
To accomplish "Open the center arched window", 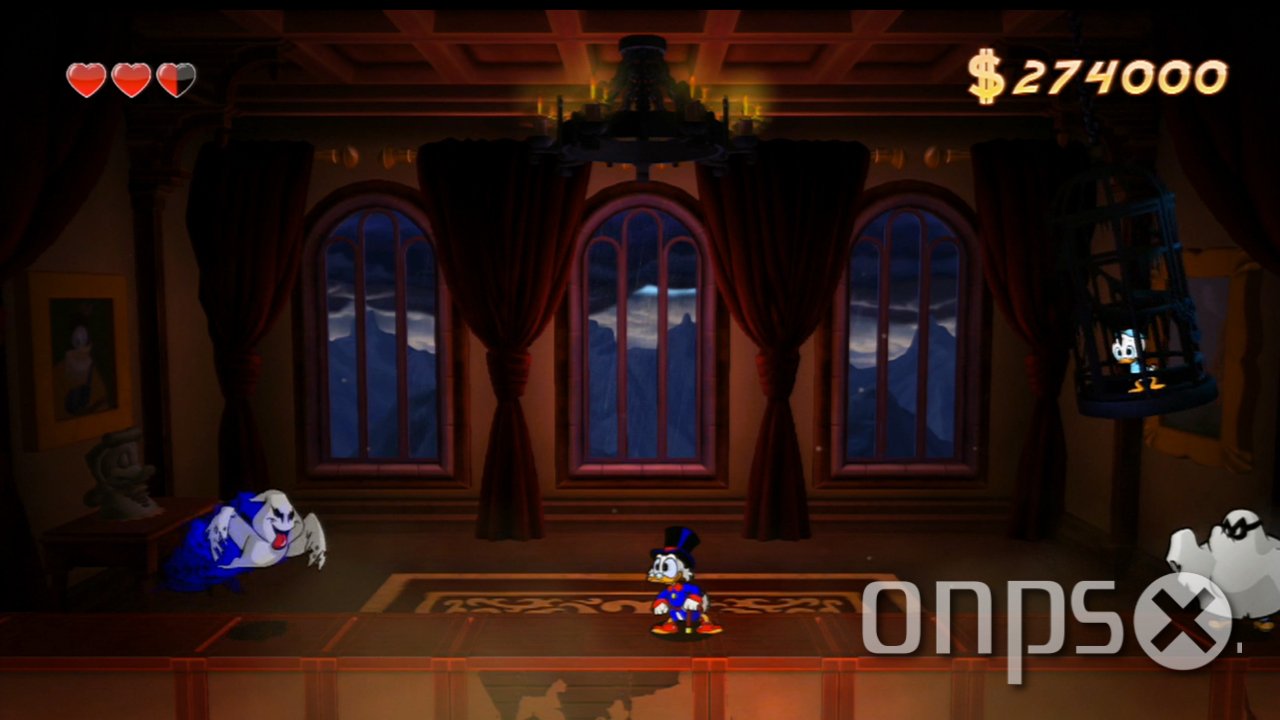I will point(640,330).
